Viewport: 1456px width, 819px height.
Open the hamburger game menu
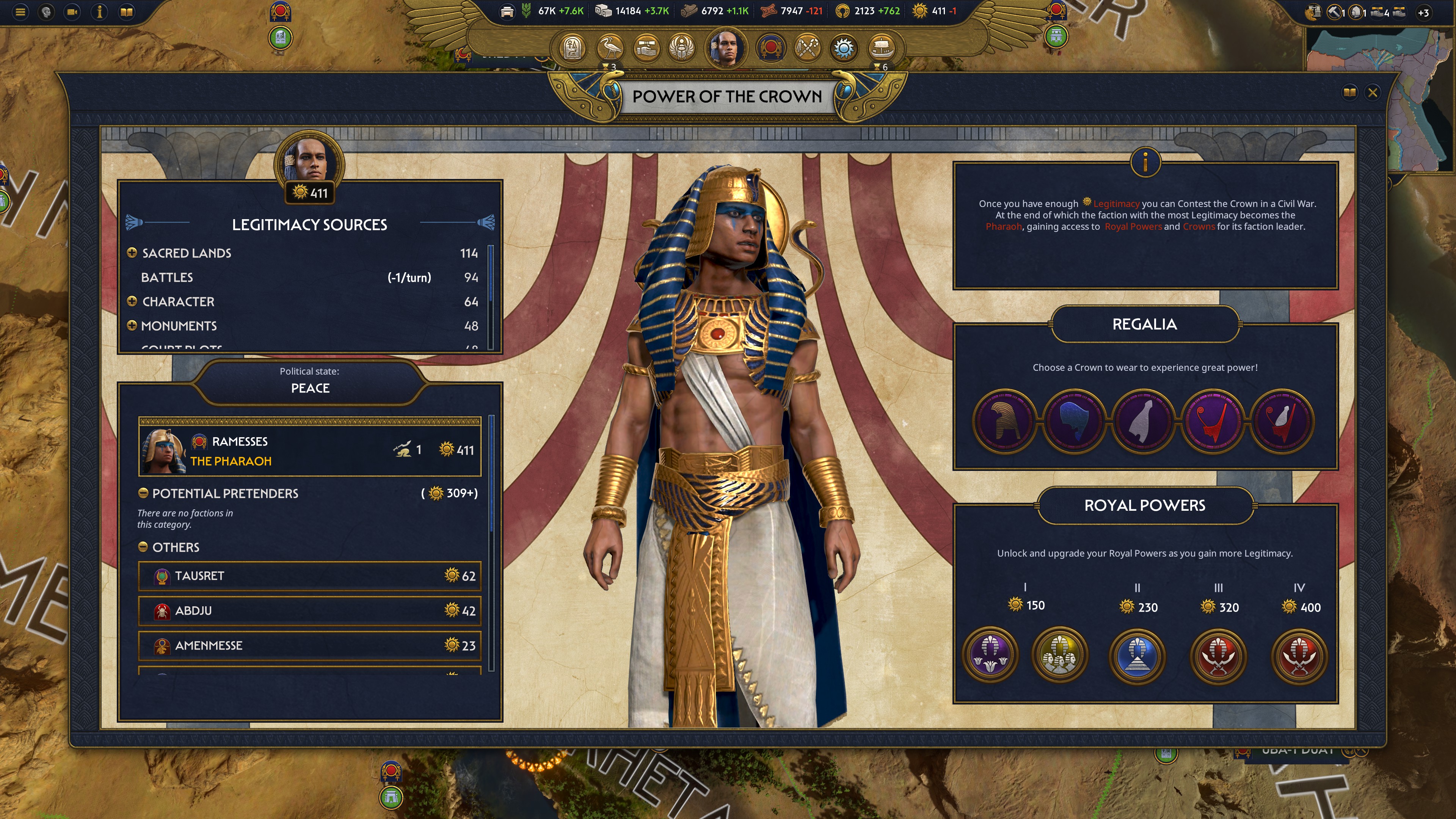point(20,12)
